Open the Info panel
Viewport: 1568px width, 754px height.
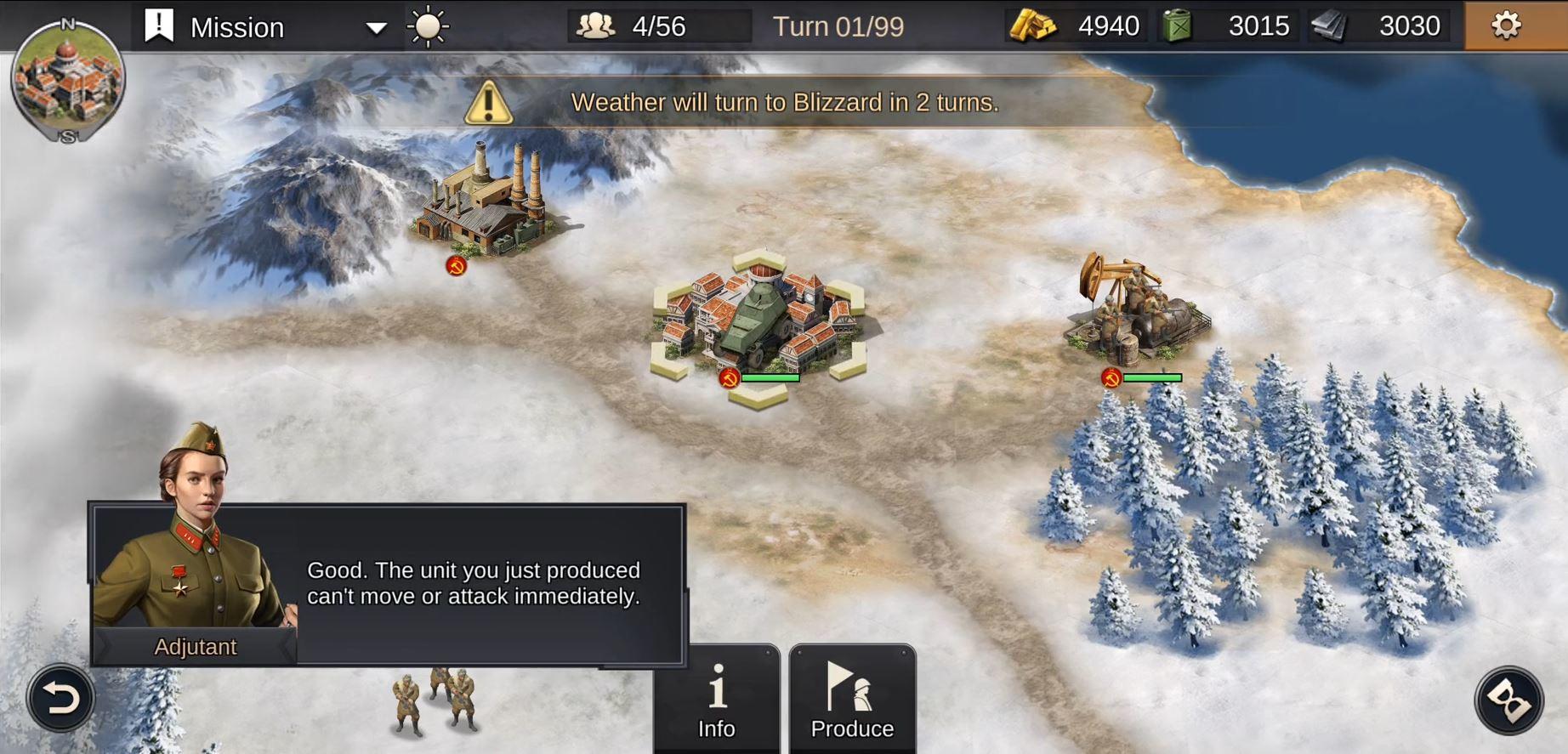click(717, 700)
